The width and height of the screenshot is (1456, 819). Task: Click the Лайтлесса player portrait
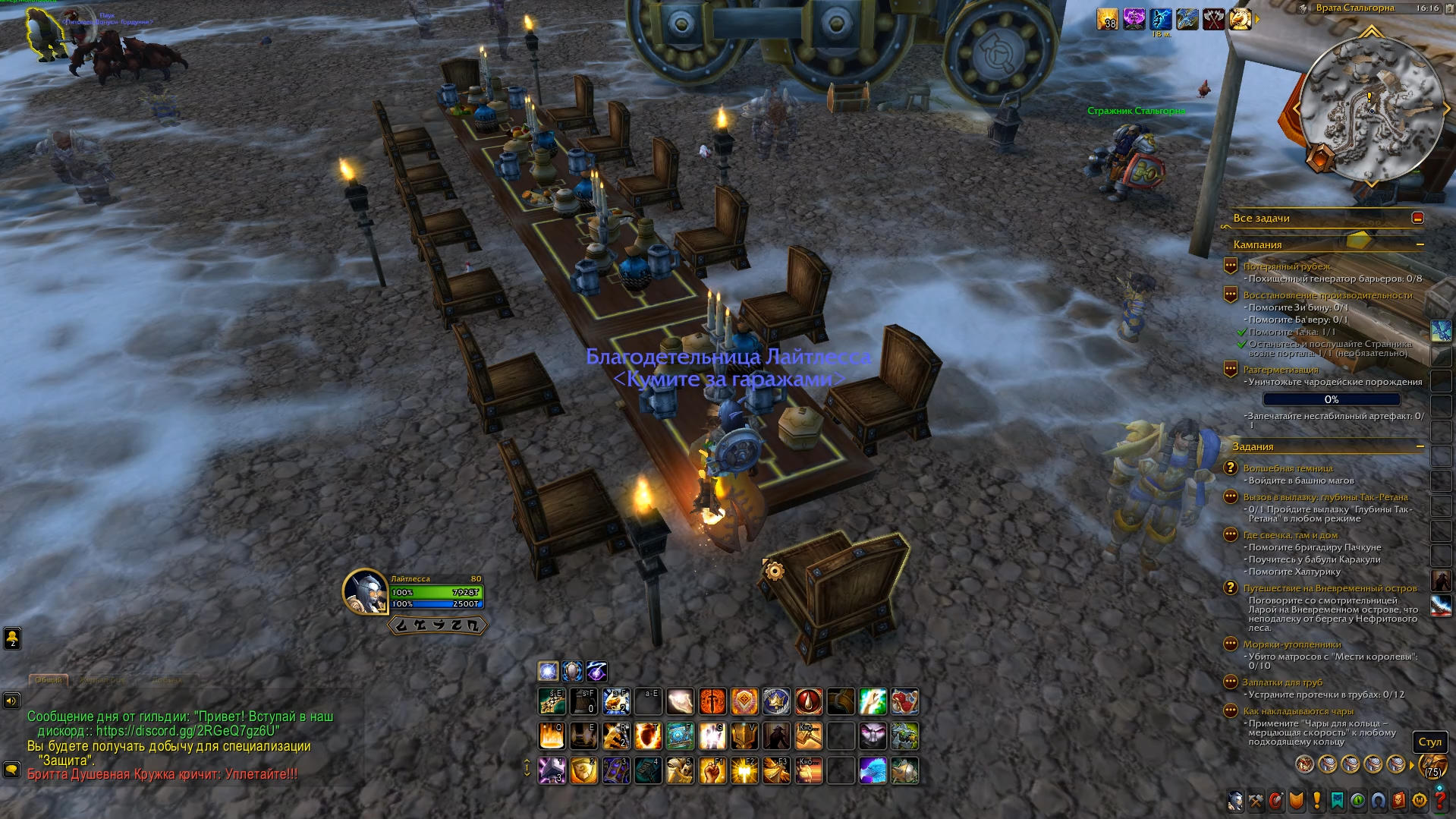pyautogui.click(x=365, y=591)
